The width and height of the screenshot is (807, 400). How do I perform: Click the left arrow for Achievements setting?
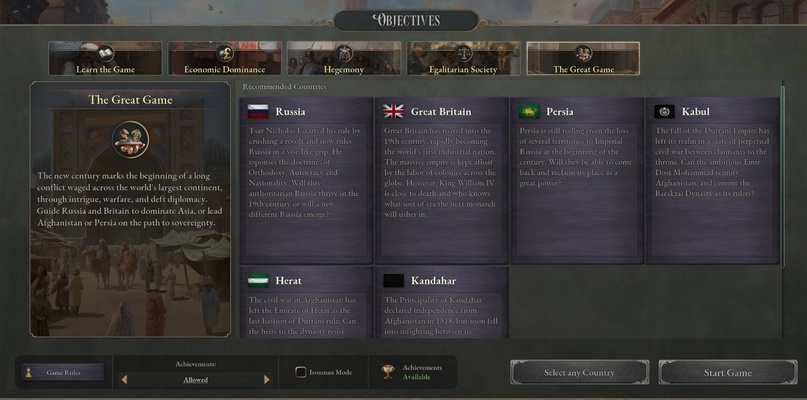[124, 380]
